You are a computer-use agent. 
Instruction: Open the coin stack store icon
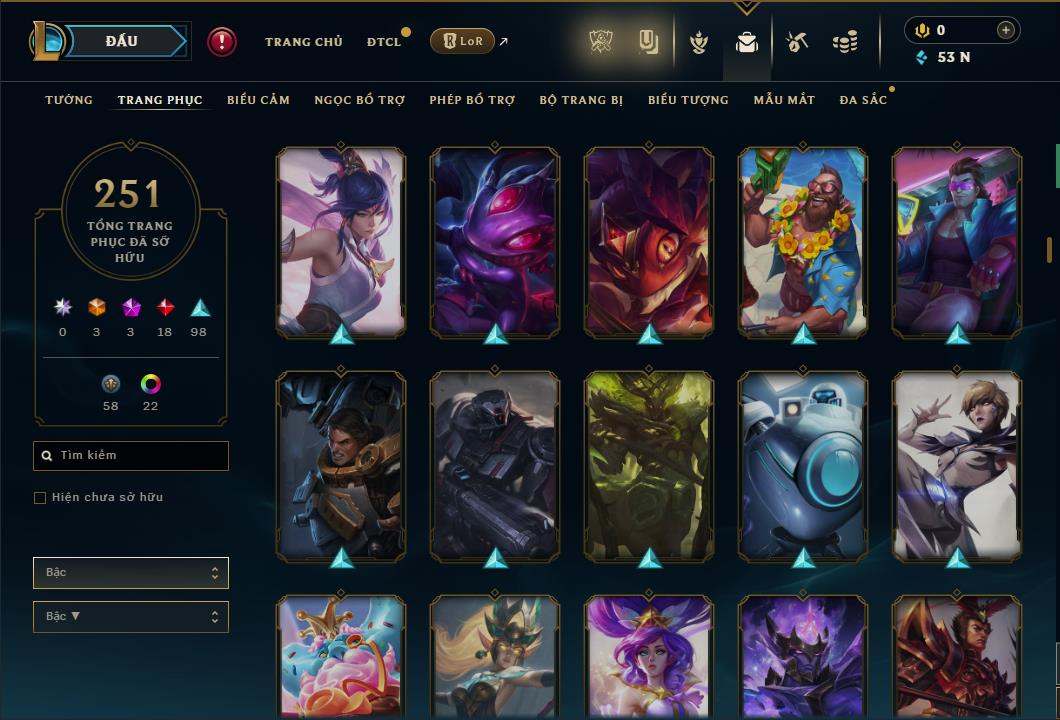click(x=845, y=42)
